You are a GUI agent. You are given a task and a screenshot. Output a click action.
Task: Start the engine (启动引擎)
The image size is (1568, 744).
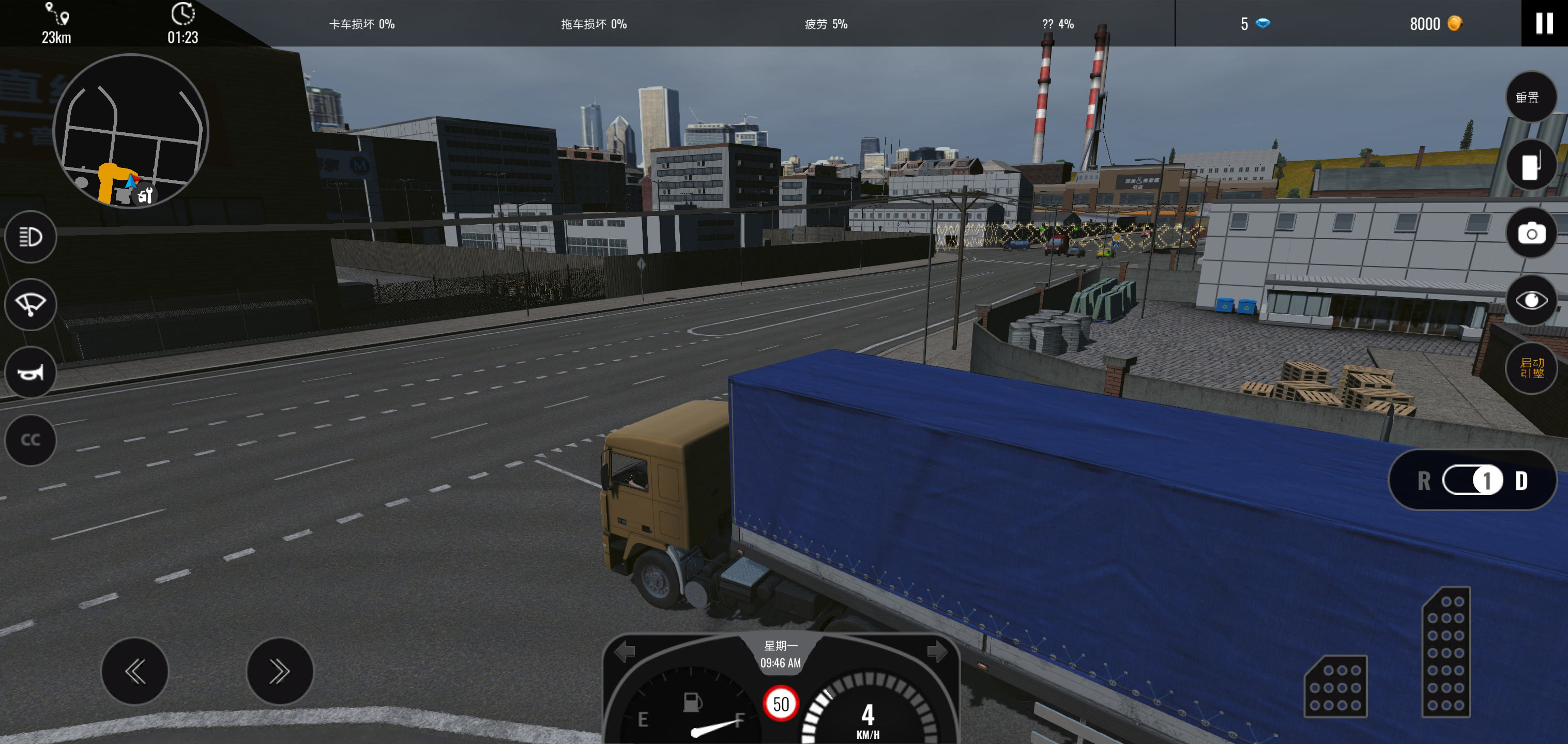1530,368
